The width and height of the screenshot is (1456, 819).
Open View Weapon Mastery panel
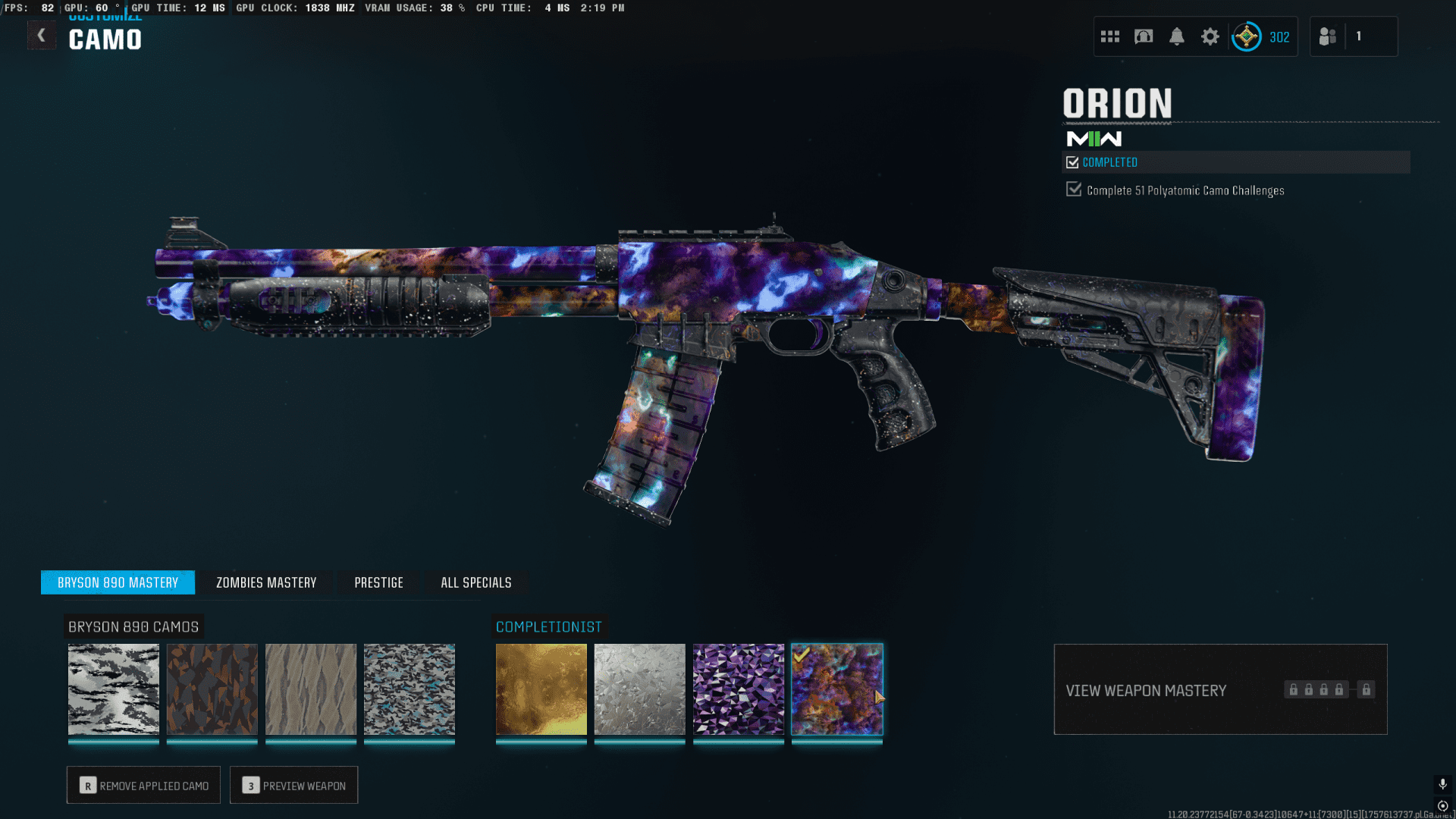click(x=1220, y=689)
